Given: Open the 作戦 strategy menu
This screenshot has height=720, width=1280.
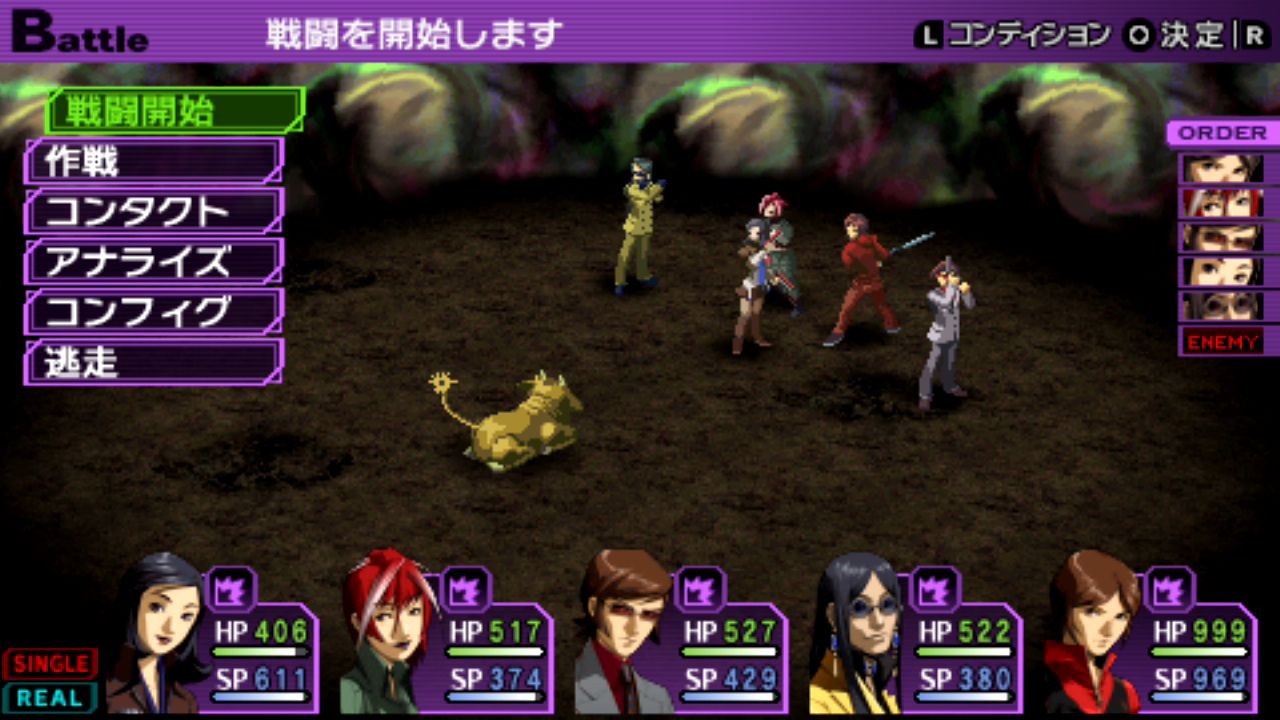Looking at the screenshot, I should pos(154,161).
